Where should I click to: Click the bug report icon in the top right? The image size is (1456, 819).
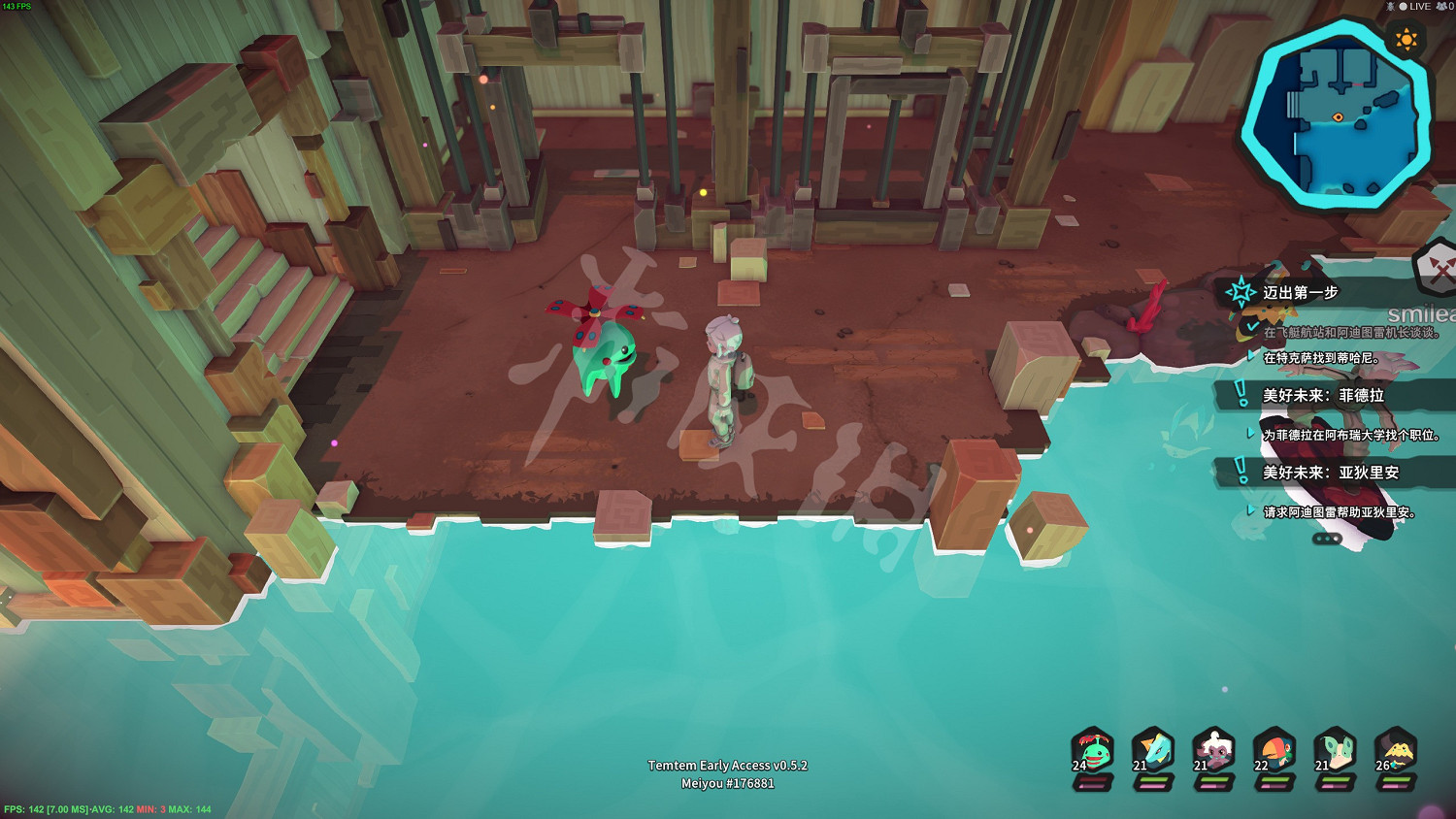tap(1391, 8)
